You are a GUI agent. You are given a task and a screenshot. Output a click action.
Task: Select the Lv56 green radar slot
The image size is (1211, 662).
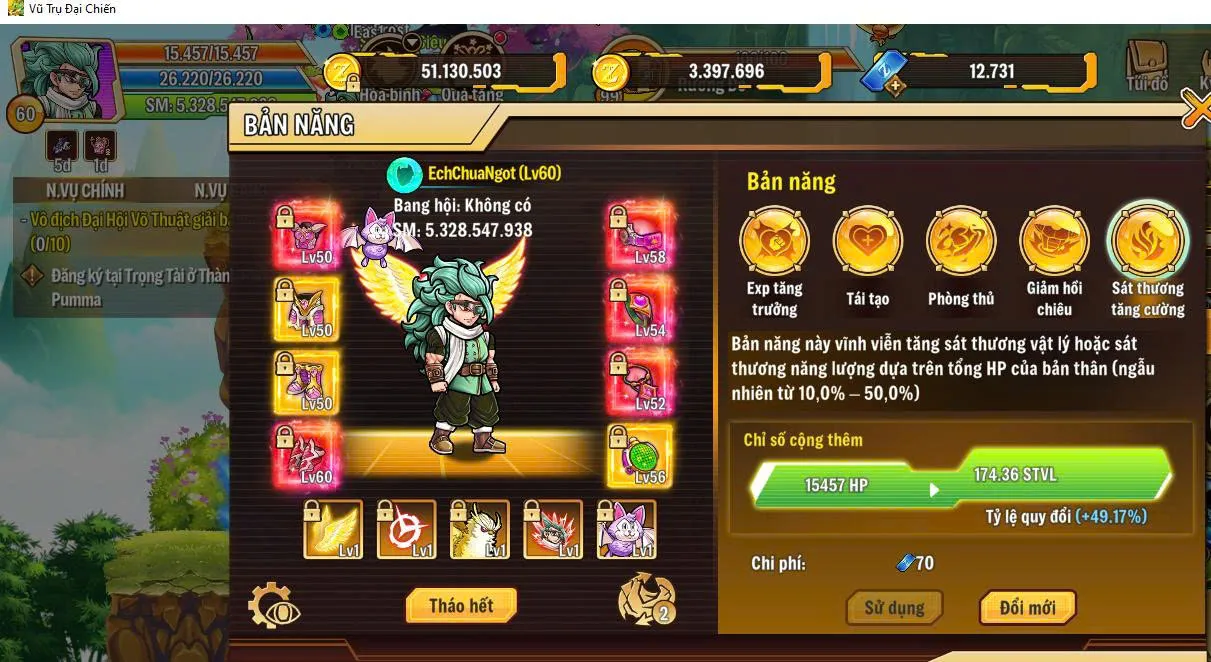coord(640,455)
